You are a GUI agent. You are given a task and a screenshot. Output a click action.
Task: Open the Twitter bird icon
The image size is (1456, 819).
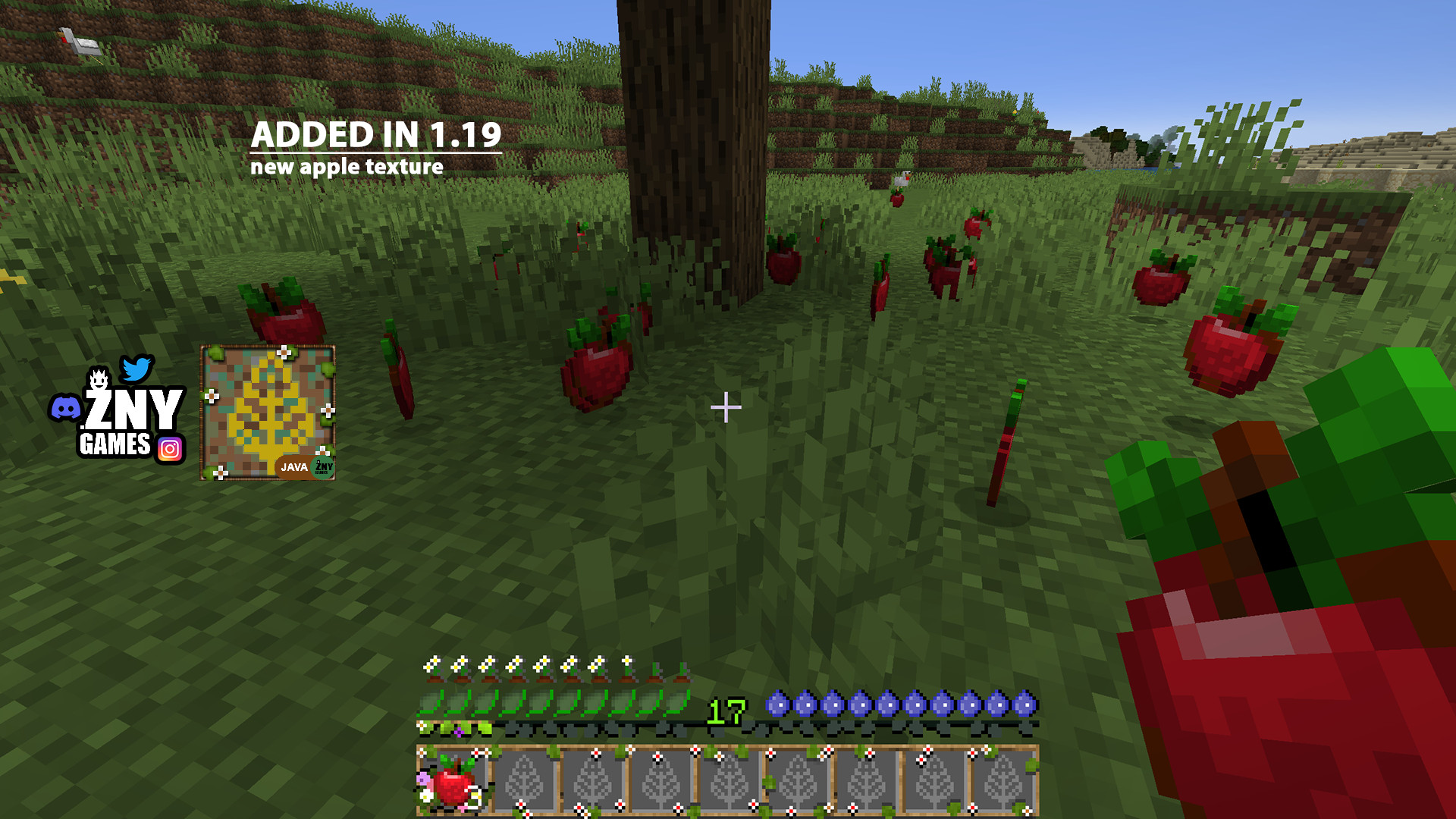tap(137, 369)
